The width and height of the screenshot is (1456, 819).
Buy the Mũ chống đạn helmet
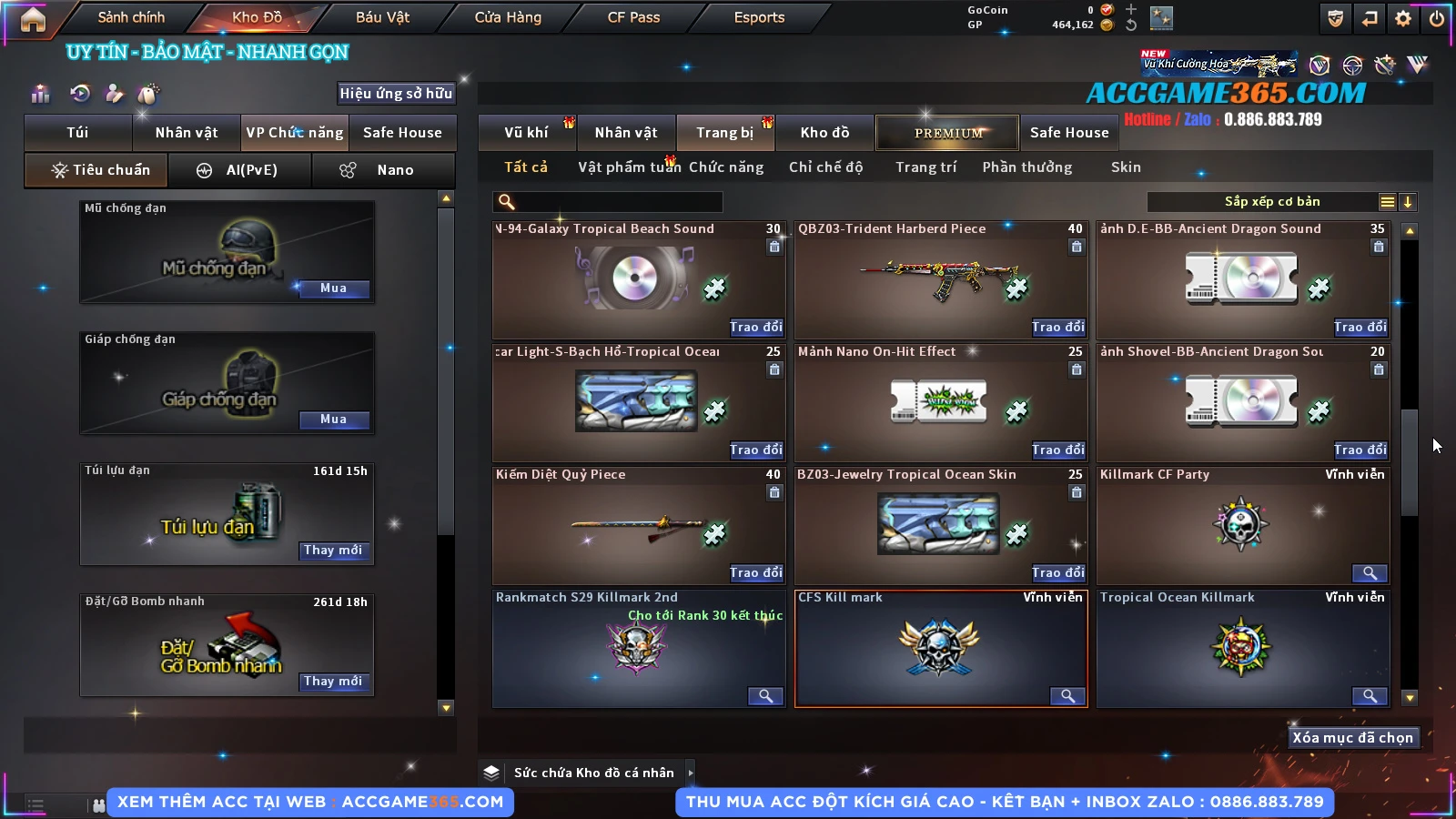point(333,288)
